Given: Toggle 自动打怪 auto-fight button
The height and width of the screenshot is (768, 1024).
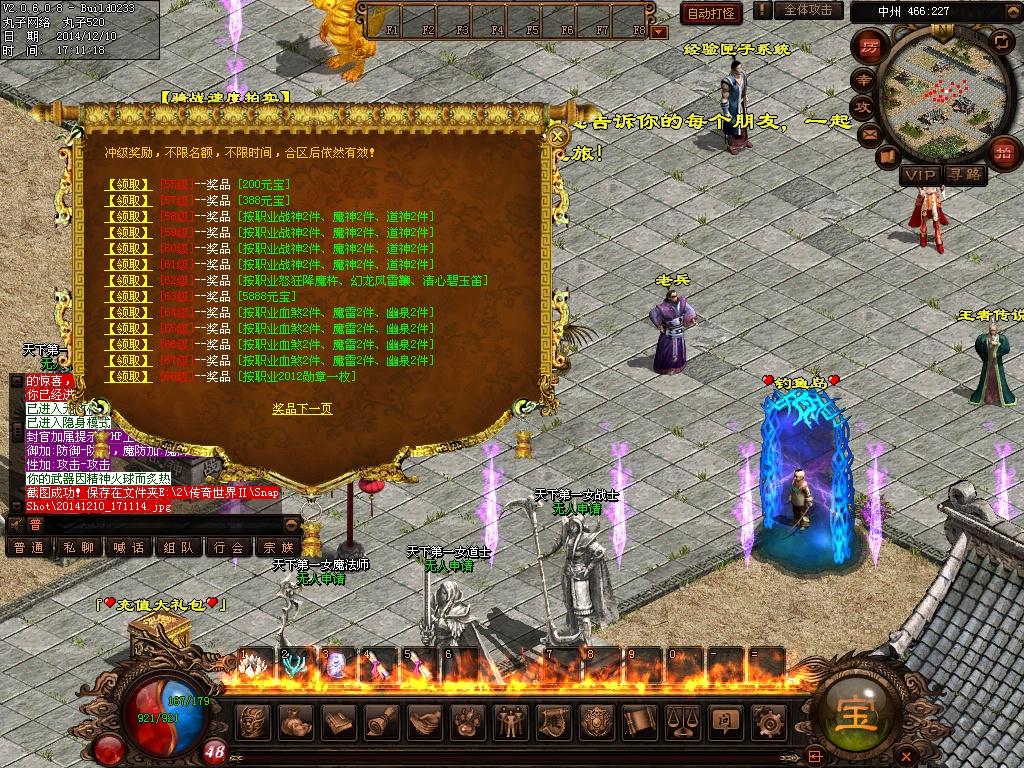Looking at the screenshot, I should coord(711,13).
